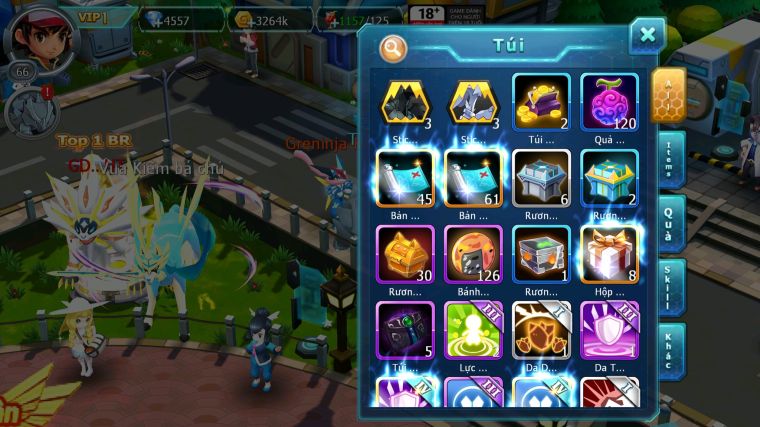Choose the golden chest with 30 count

(x=405, y=253)
